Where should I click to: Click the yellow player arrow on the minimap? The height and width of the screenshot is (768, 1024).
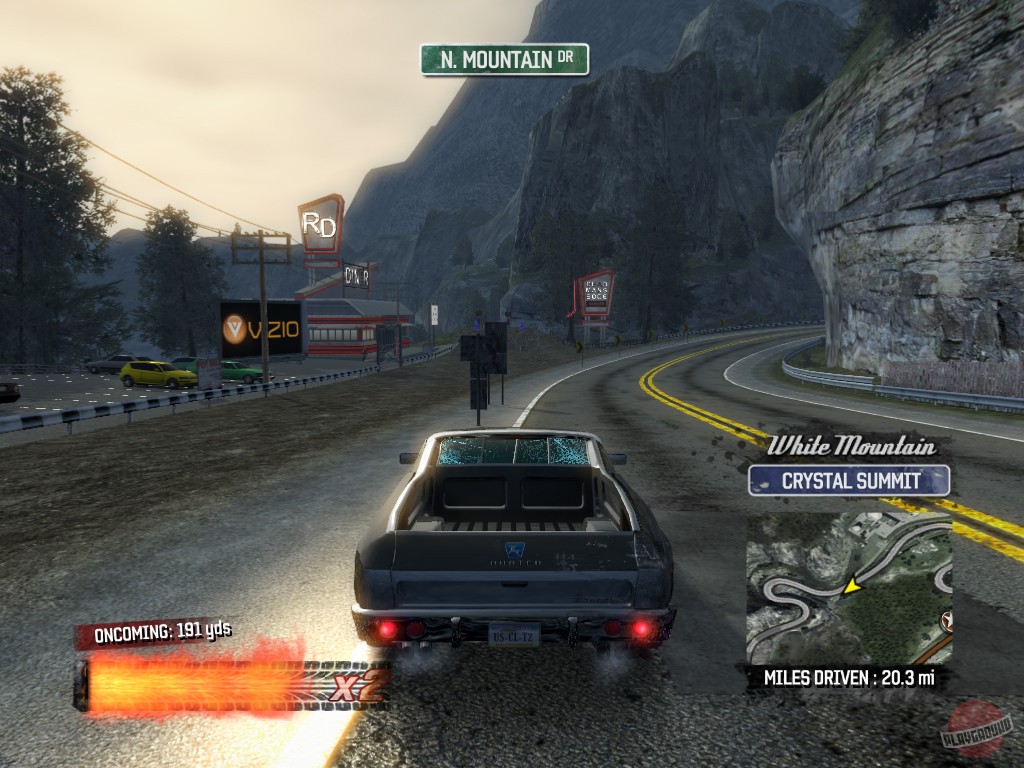point(852,586)
